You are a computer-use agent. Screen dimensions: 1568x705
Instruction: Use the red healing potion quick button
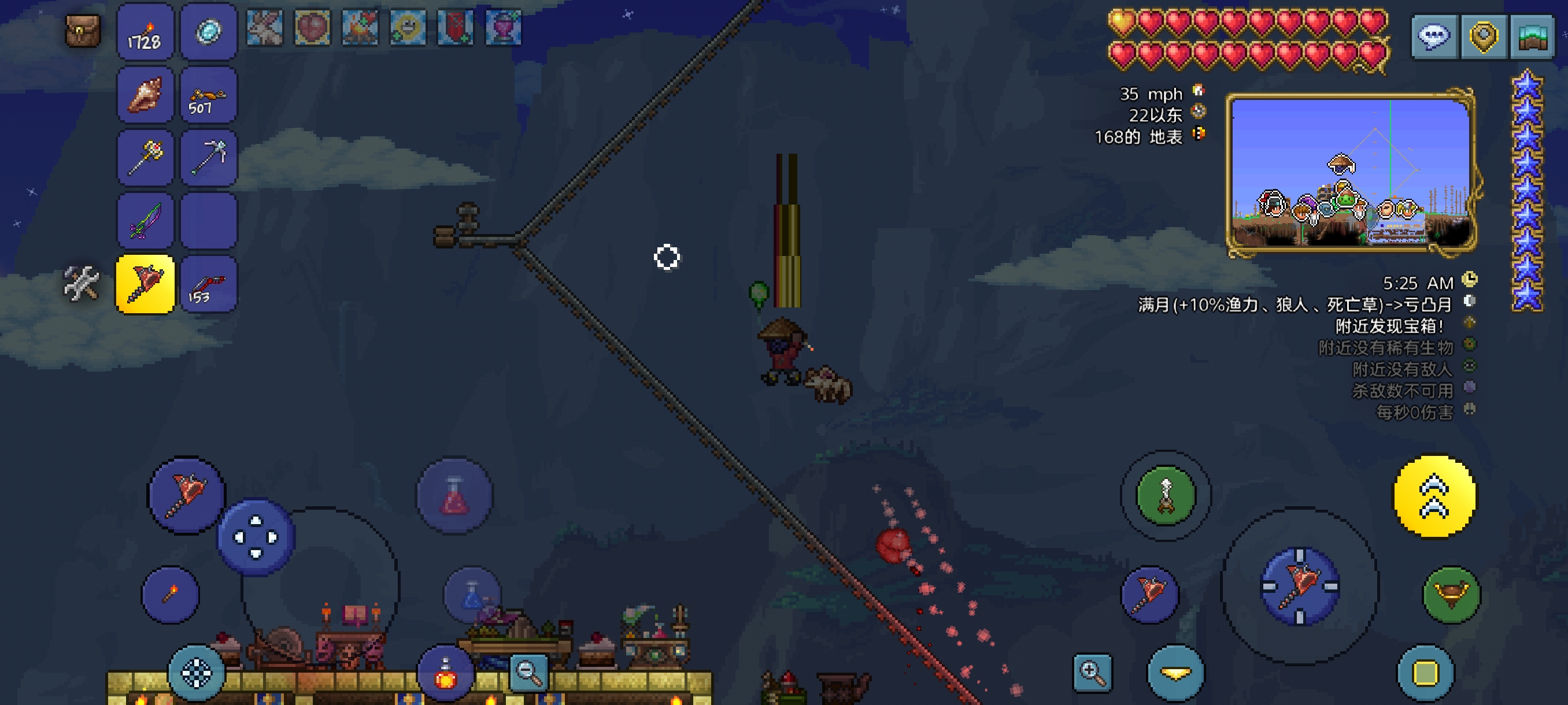pos(454,495)
